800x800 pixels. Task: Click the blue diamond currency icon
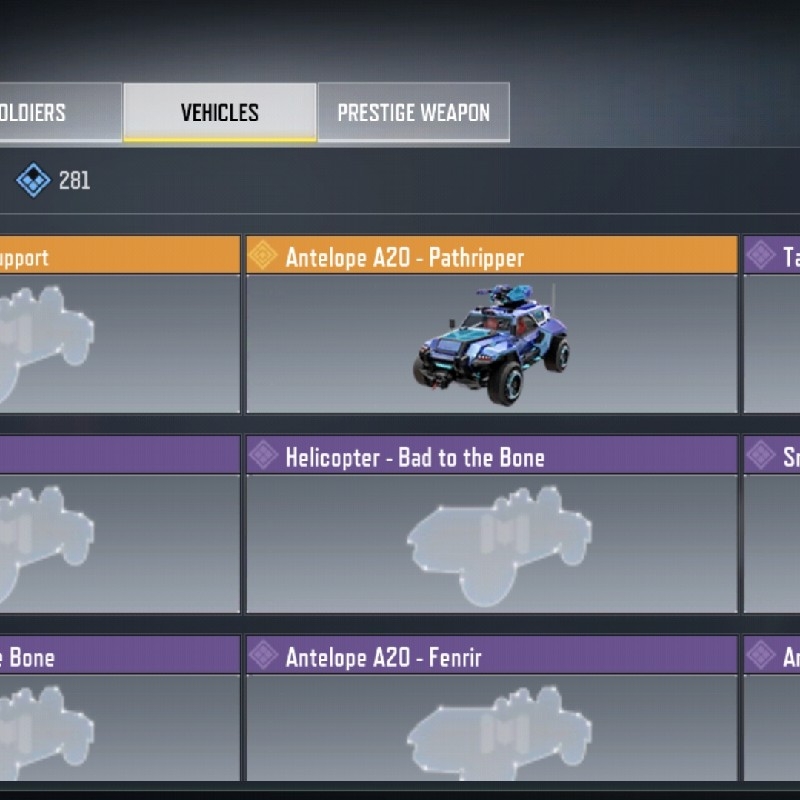[34, 180]
